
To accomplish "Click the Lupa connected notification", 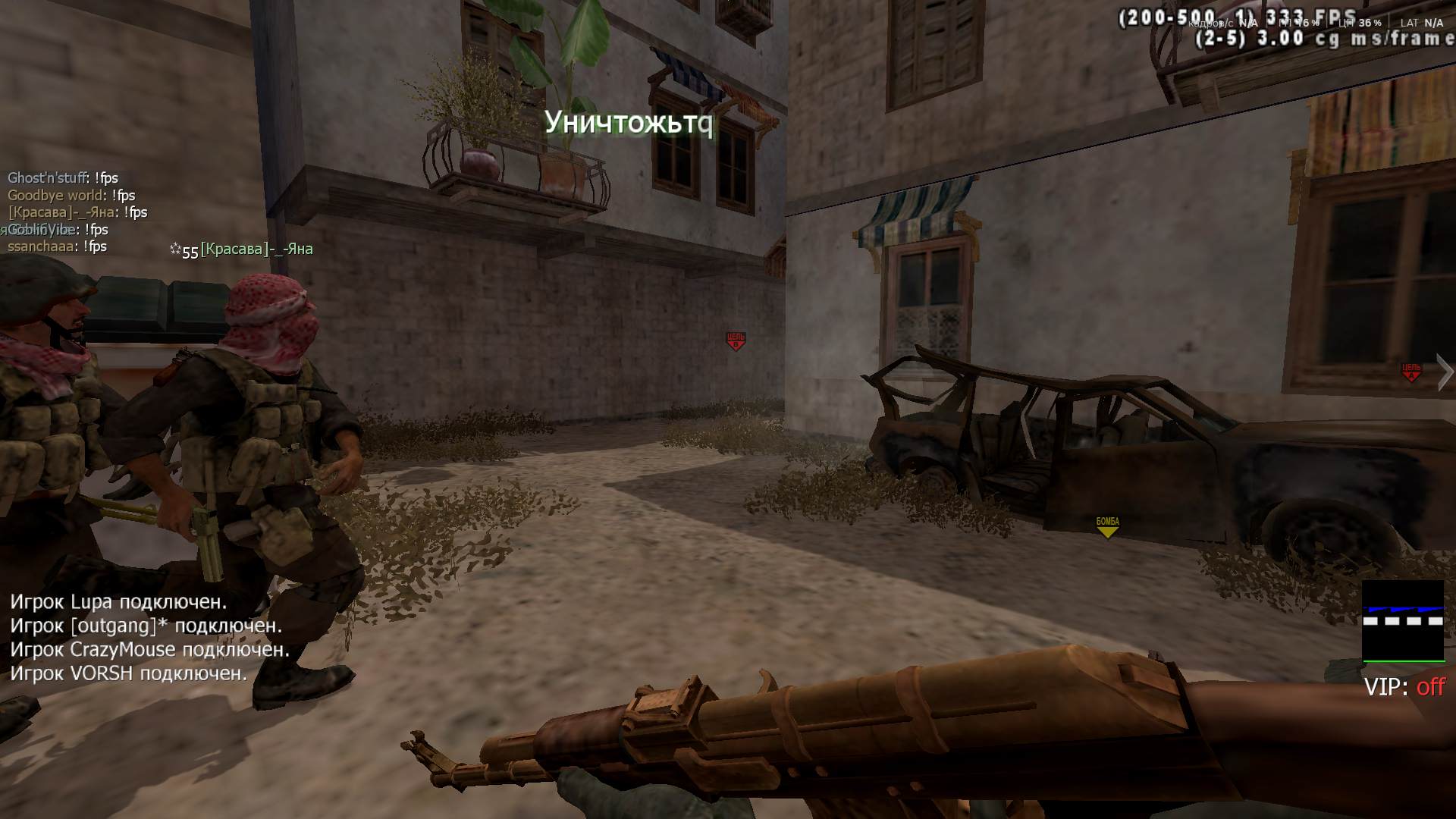I will point(118,602).
